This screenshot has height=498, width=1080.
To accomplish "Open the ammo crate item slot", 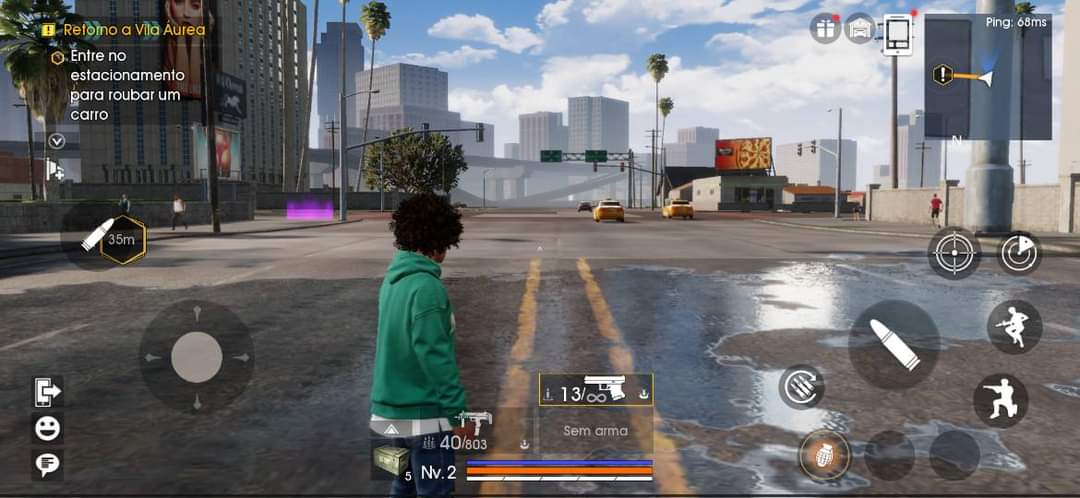I will point(391,461).
